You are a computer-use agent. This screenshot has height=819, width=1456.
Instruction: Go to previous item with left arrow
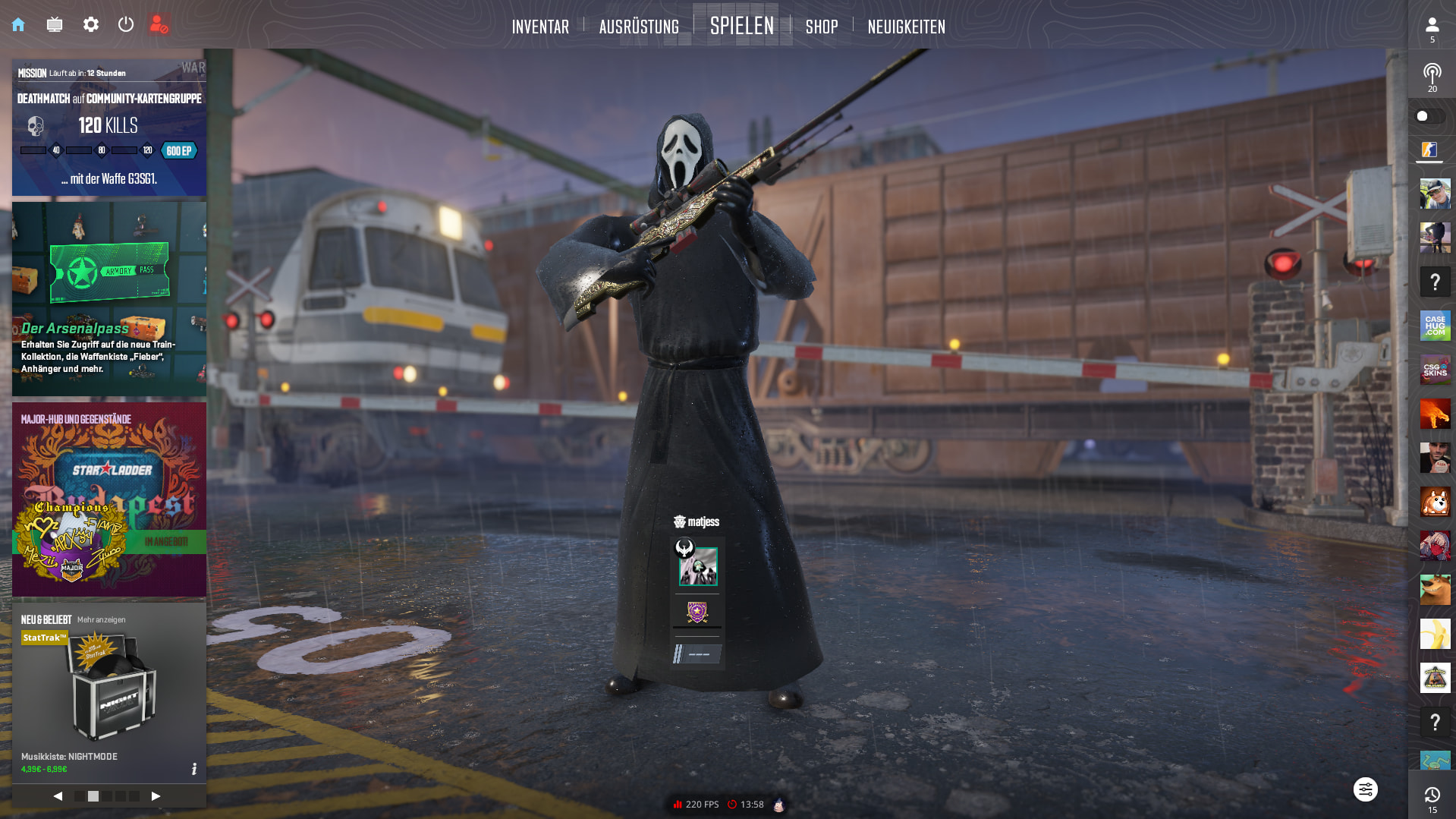(58, 795)
